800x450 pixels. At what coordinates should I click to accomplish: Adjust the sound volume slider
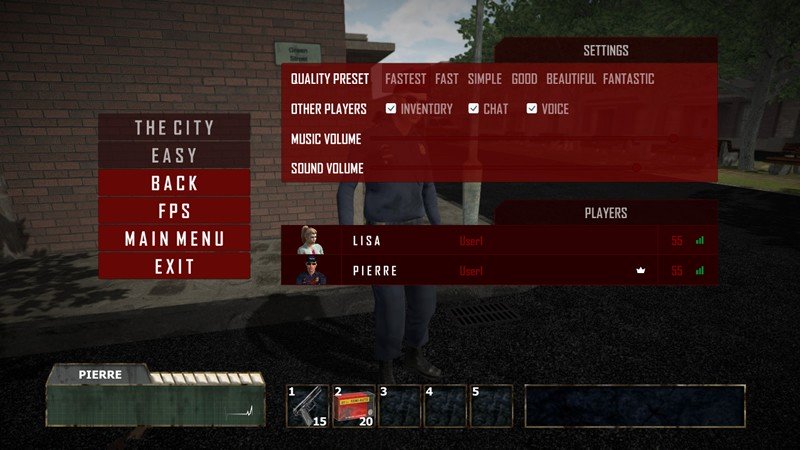point(636,168)
